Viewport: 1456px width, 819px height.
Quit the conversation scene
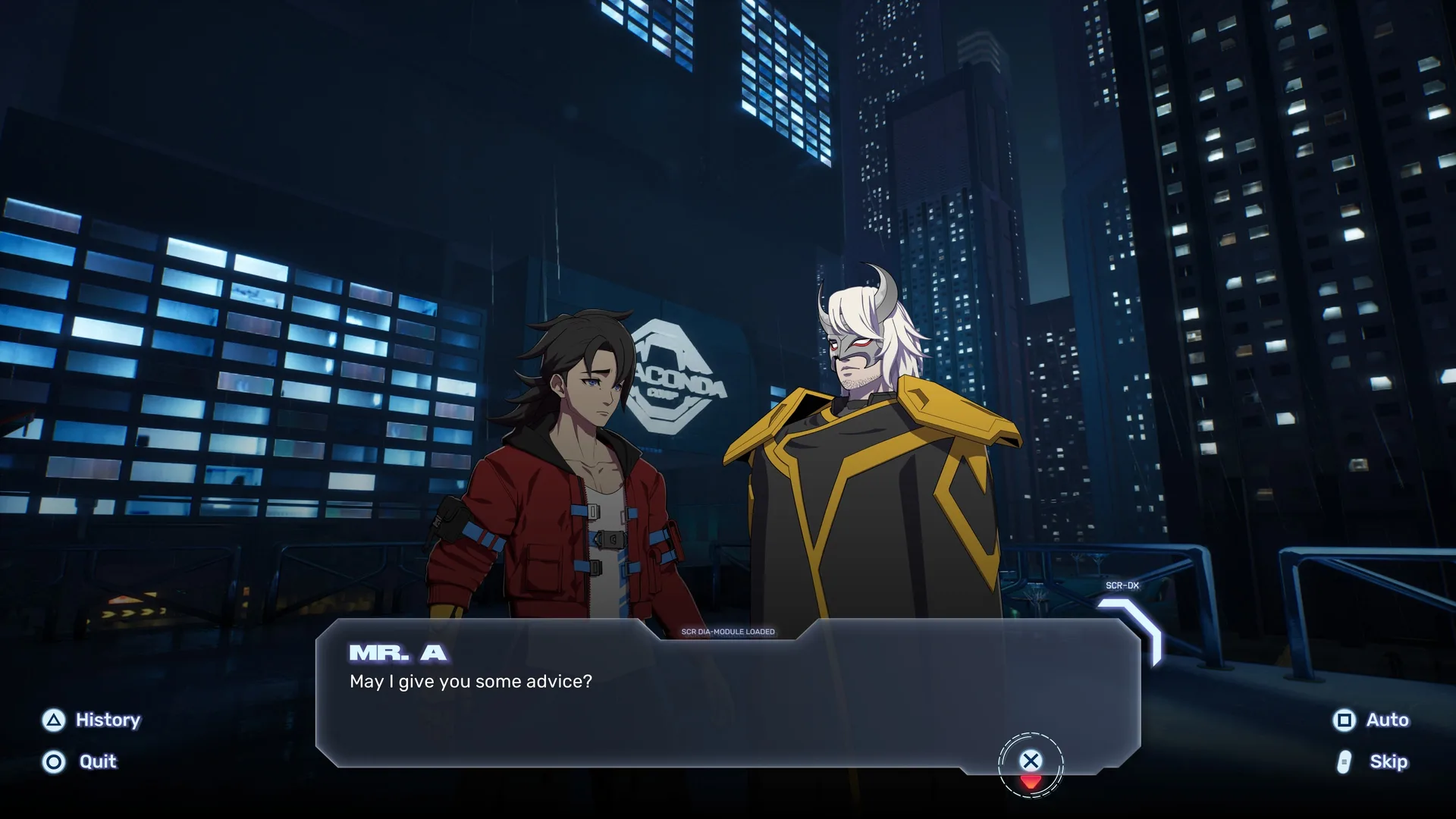pyautogui.click(x=80, y=761)
